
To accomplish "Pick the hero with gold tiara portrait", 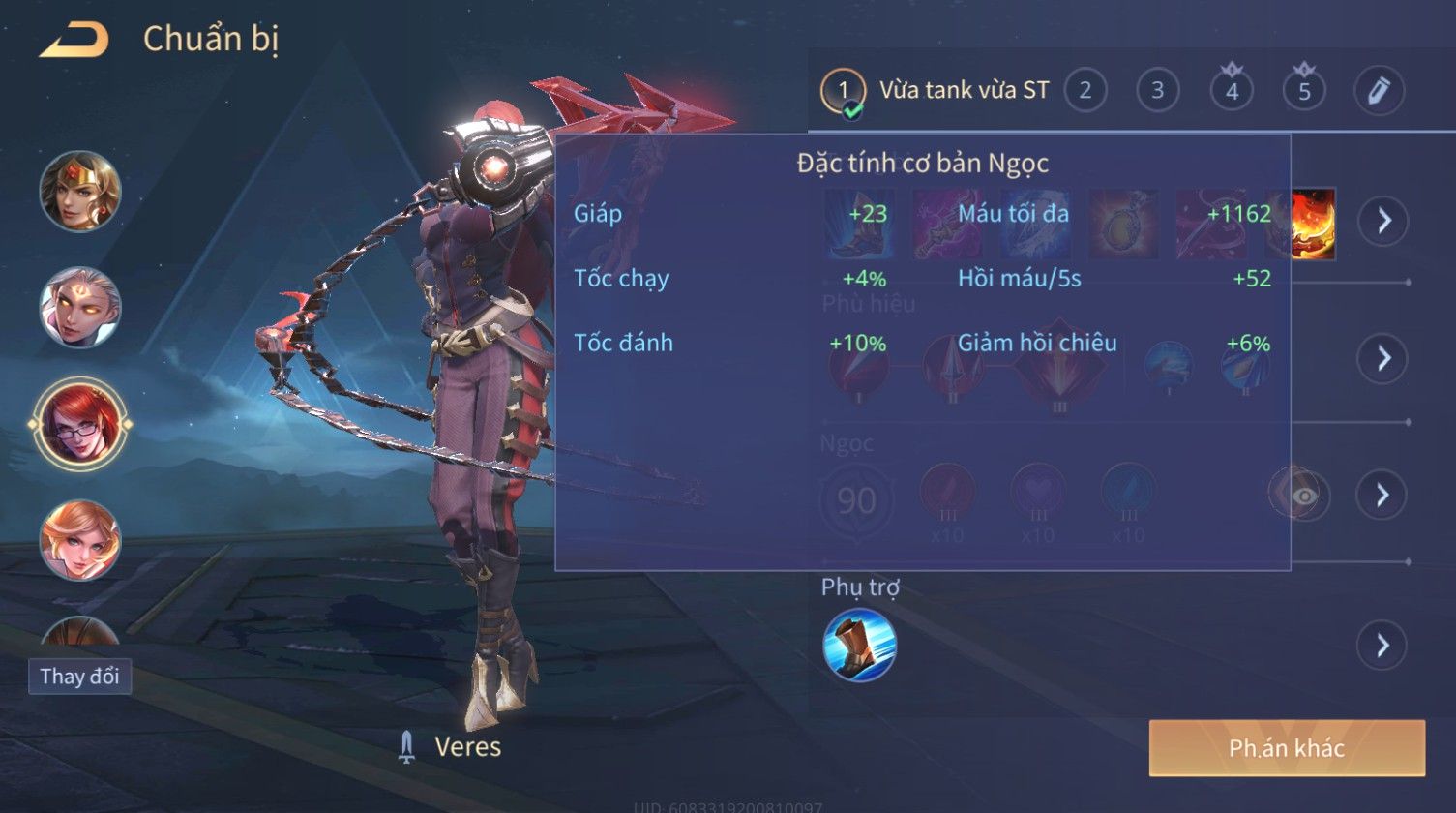I will 80,191.
